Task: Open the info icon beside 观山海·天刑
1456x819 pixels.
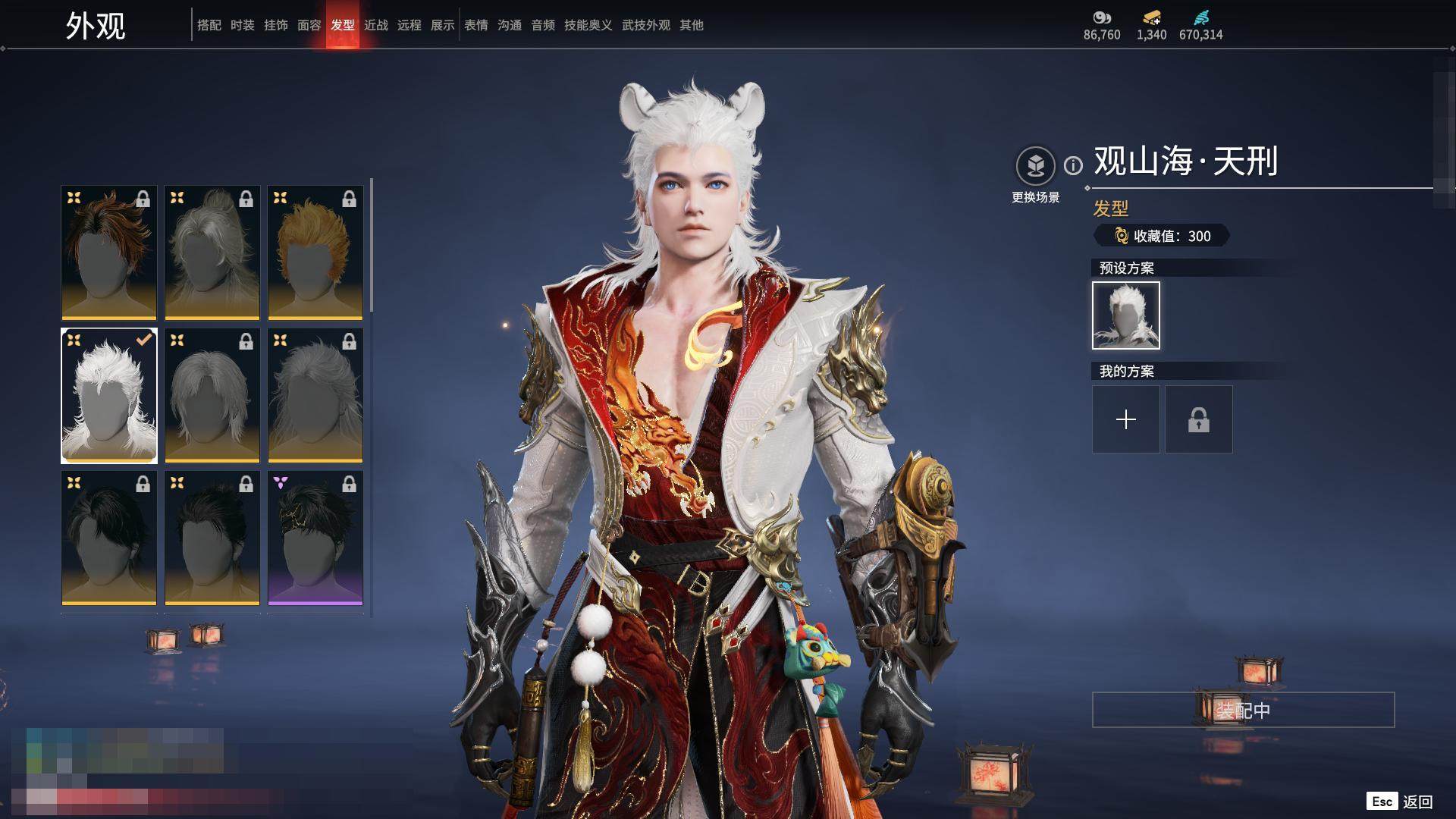Action: point(1073,165)
